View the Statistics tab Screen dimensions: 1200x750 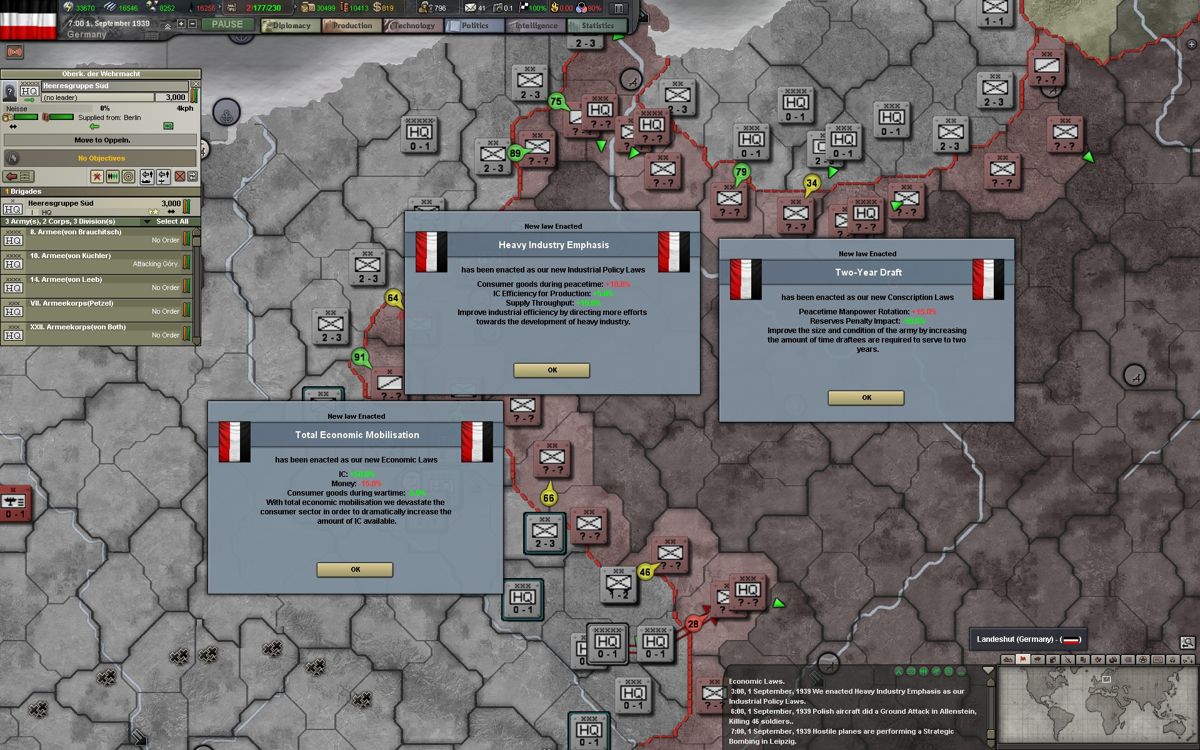(596, 25)
